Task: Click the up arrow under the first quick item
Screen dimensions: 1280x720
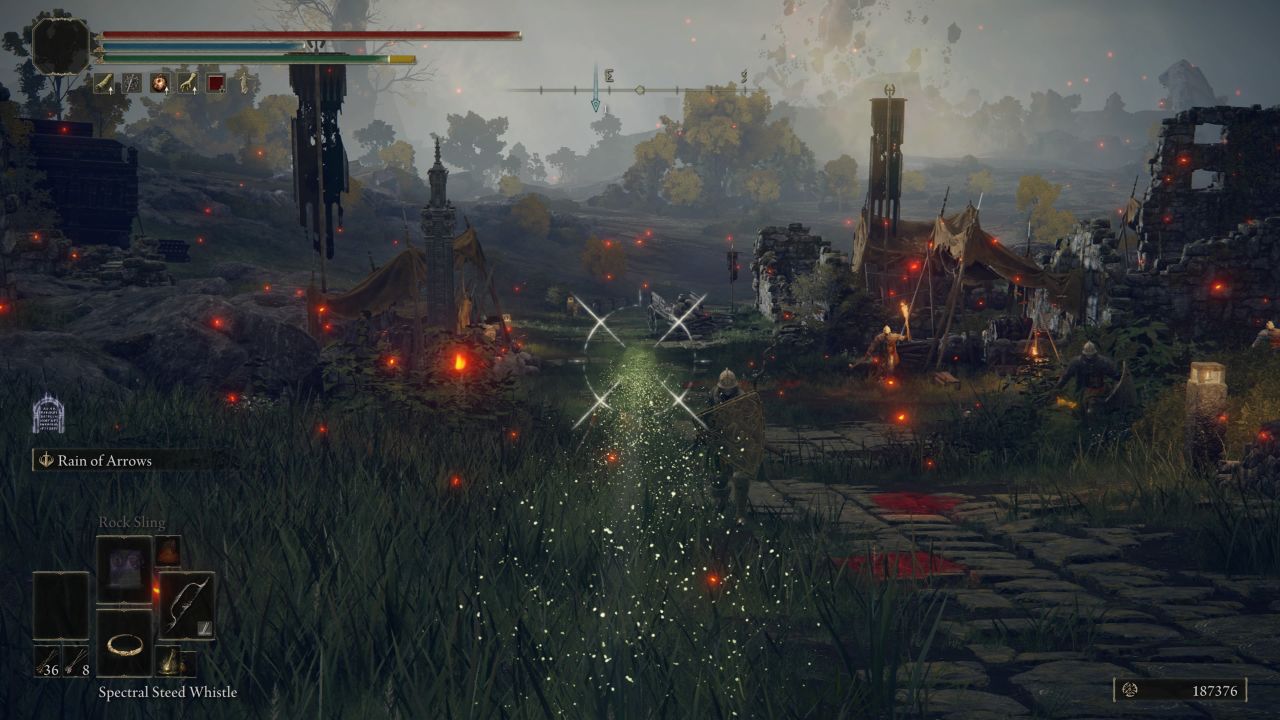Action: point(111,91)
